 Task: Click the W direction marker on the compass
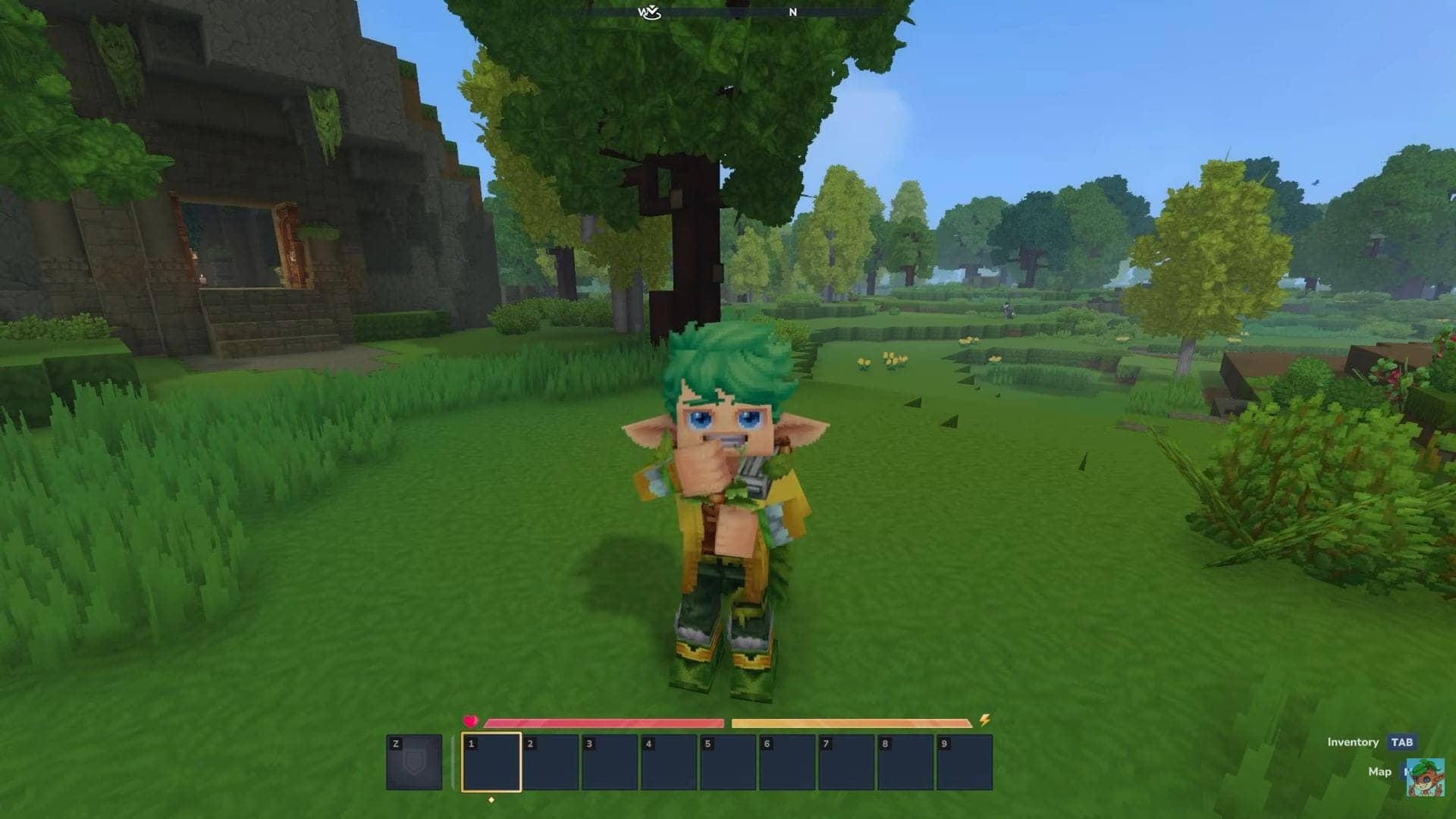pyautogui.click(x=642, y=11)
